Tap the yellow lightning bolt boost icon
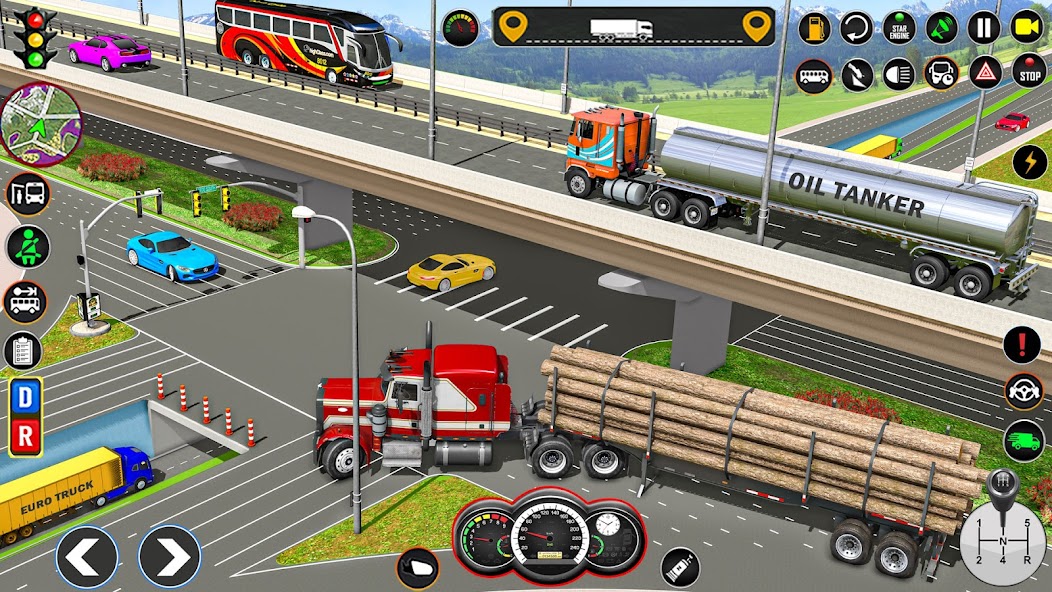 pyautogui.click(x=1029, y=162)
